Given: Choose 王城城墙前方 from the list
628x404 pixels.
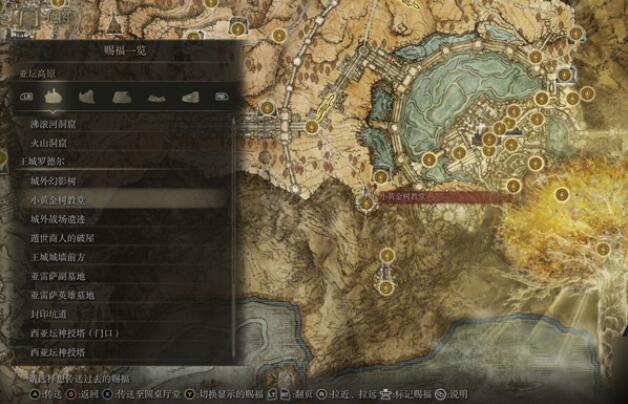Looking at the screenshot, I should tap(58, 258).
